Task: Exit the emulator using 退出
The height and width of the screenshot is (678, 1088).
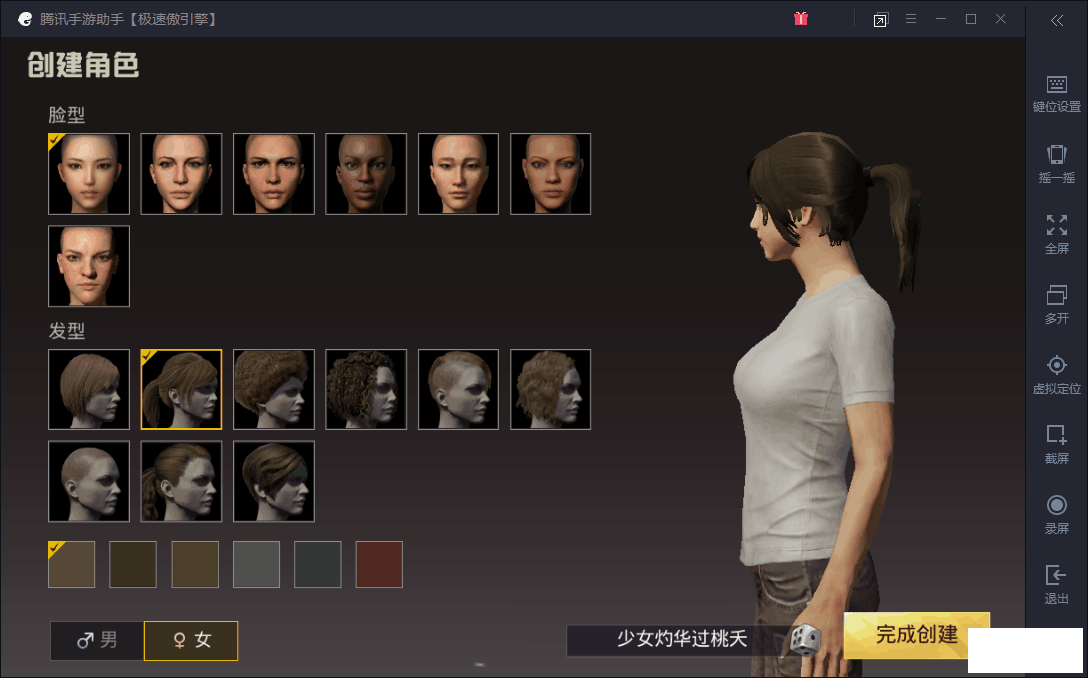Action: point(1056,584)
